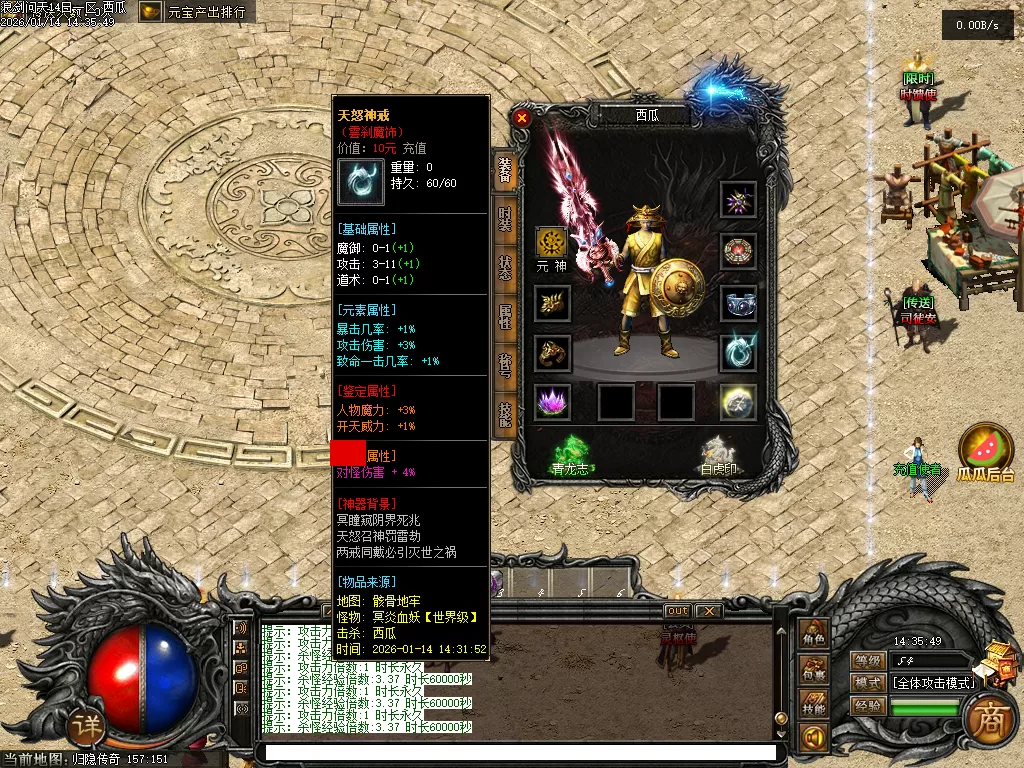Select the 元神 golden sun slot
Viewport: 1024px width, 768px height.
pos(551,242)
